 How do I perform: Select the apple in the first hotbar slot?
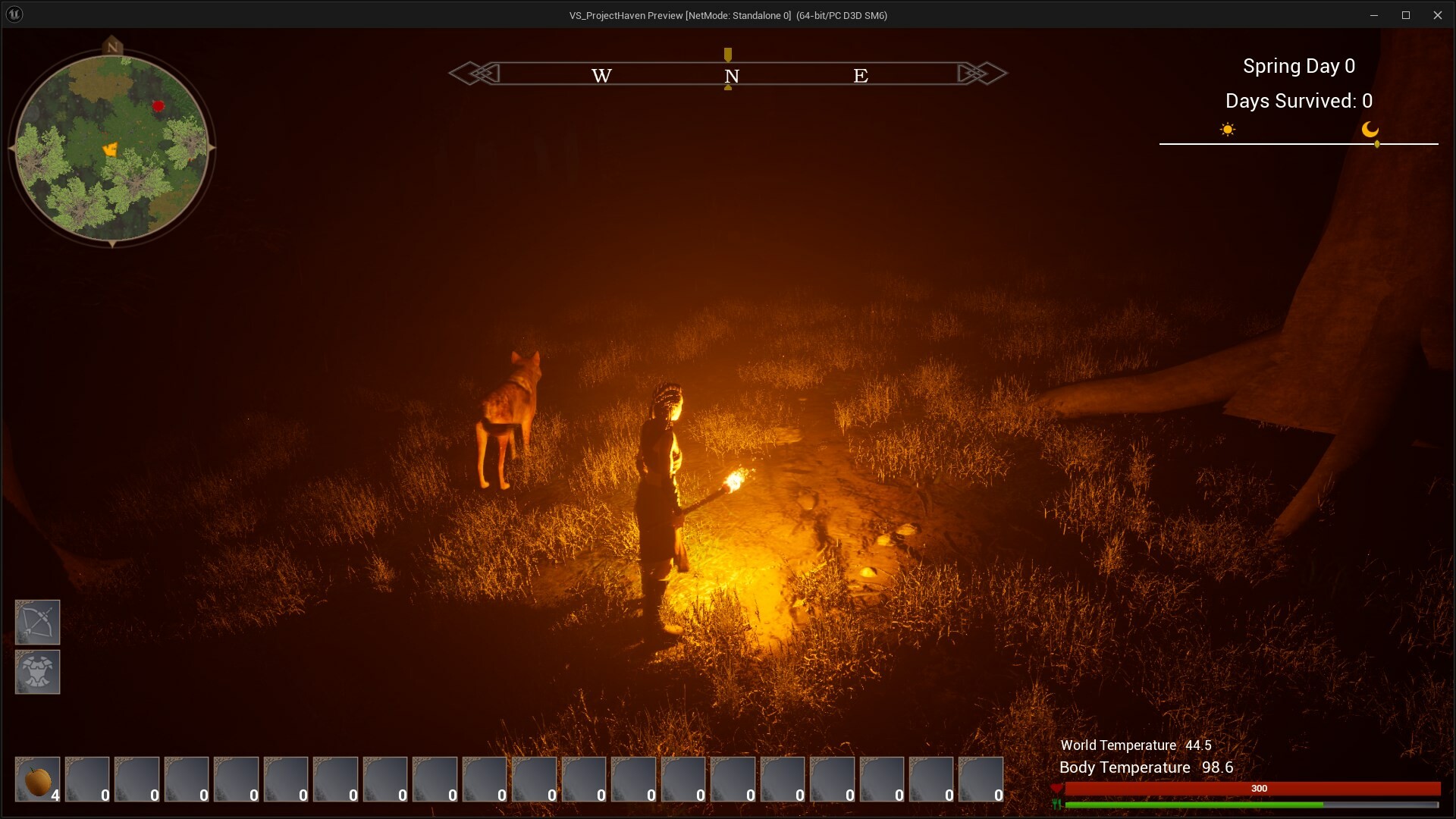[x=37, y=779]
